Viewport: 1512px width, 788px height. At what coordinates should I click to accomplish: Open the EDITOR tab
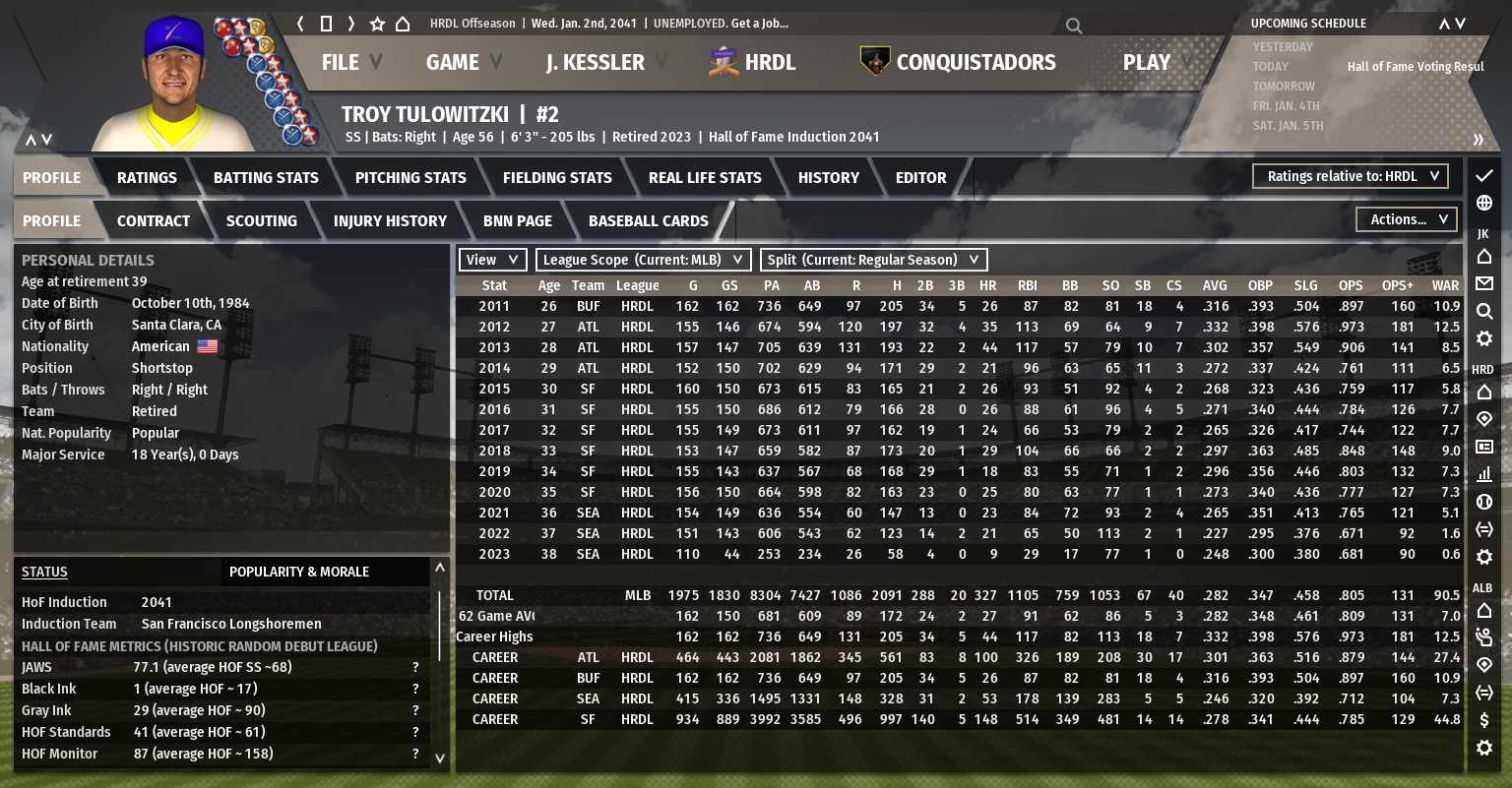(x=920, y=178)
